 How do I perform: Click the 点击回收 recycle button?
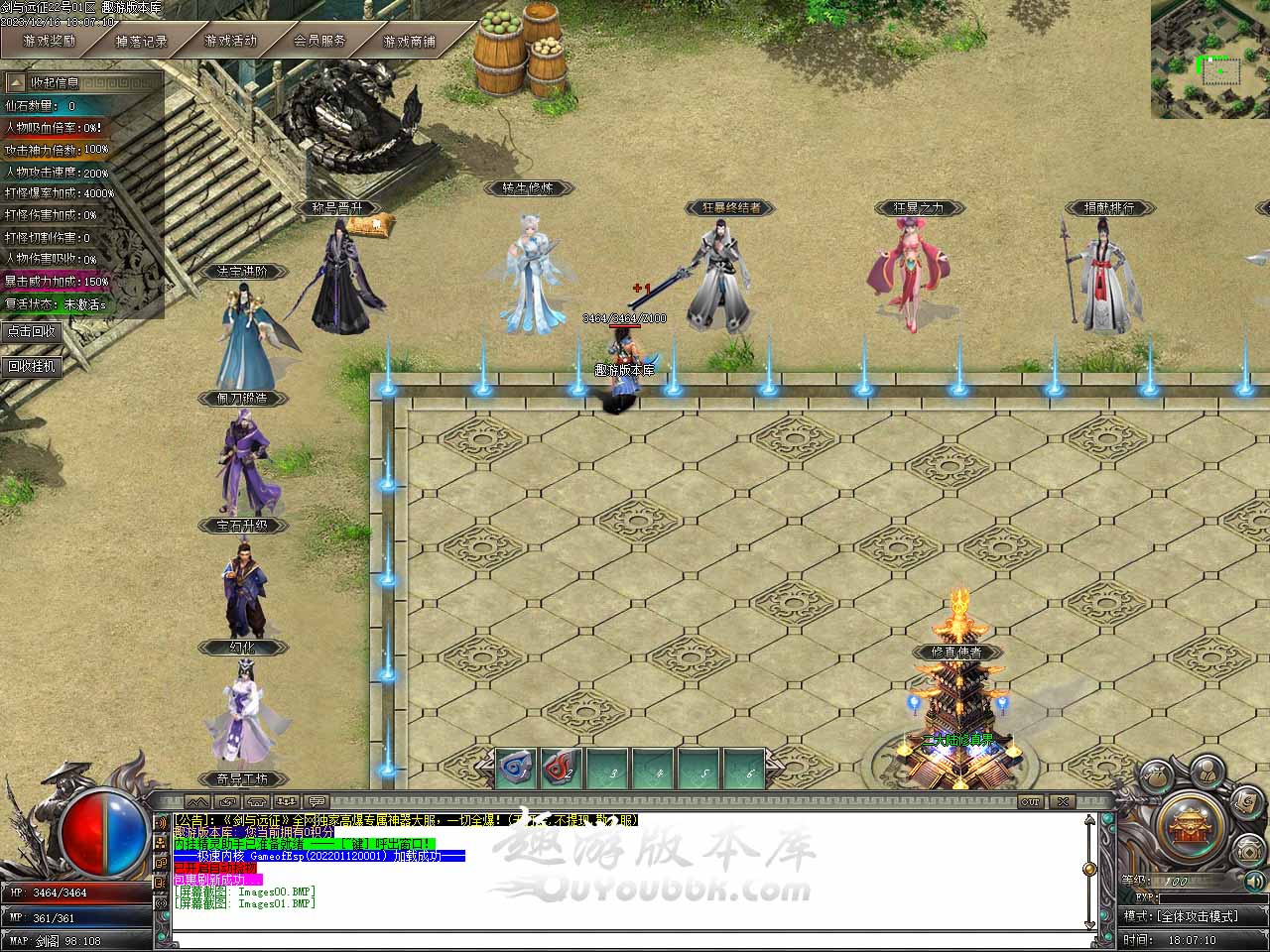(32, 331)
